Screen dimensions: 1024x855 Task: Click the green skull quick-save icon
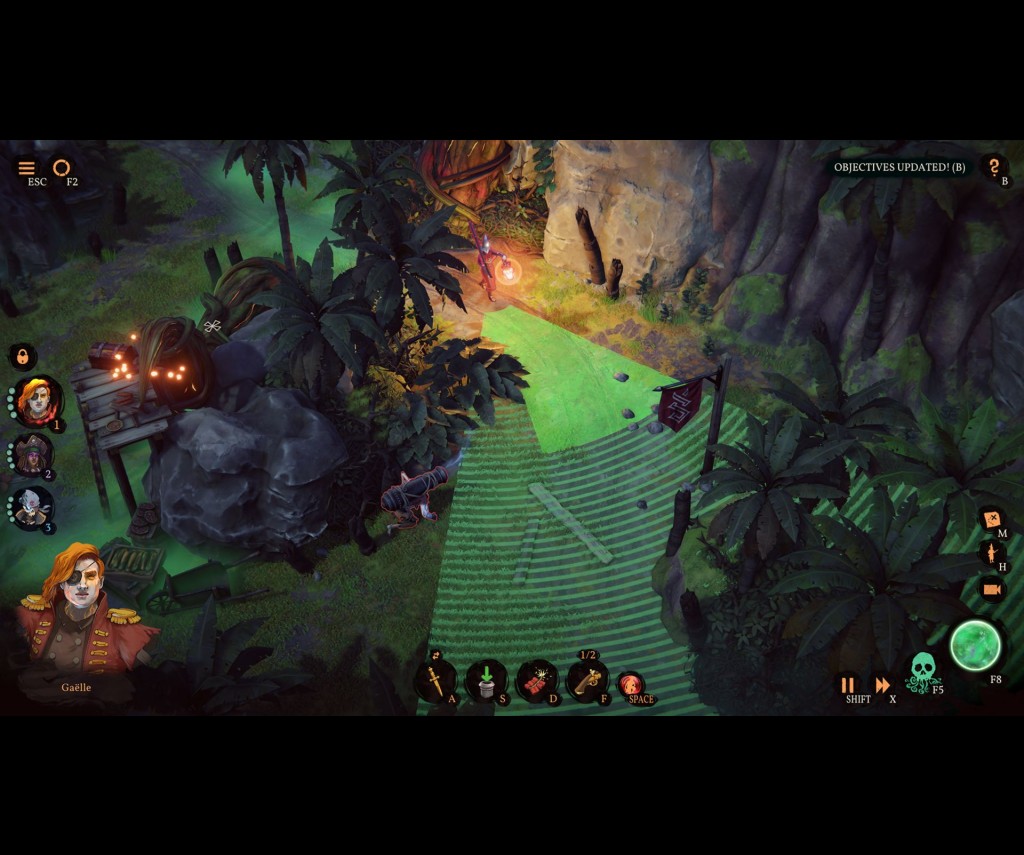922,671
